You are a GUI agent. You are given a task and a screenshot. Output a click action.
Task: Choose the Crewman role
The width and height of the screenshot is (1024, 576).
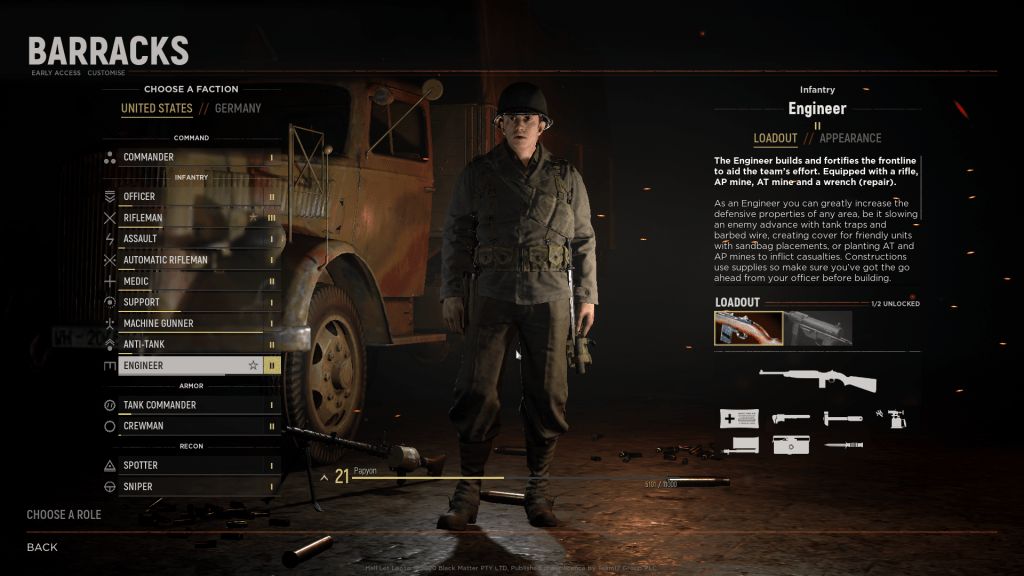190,426
